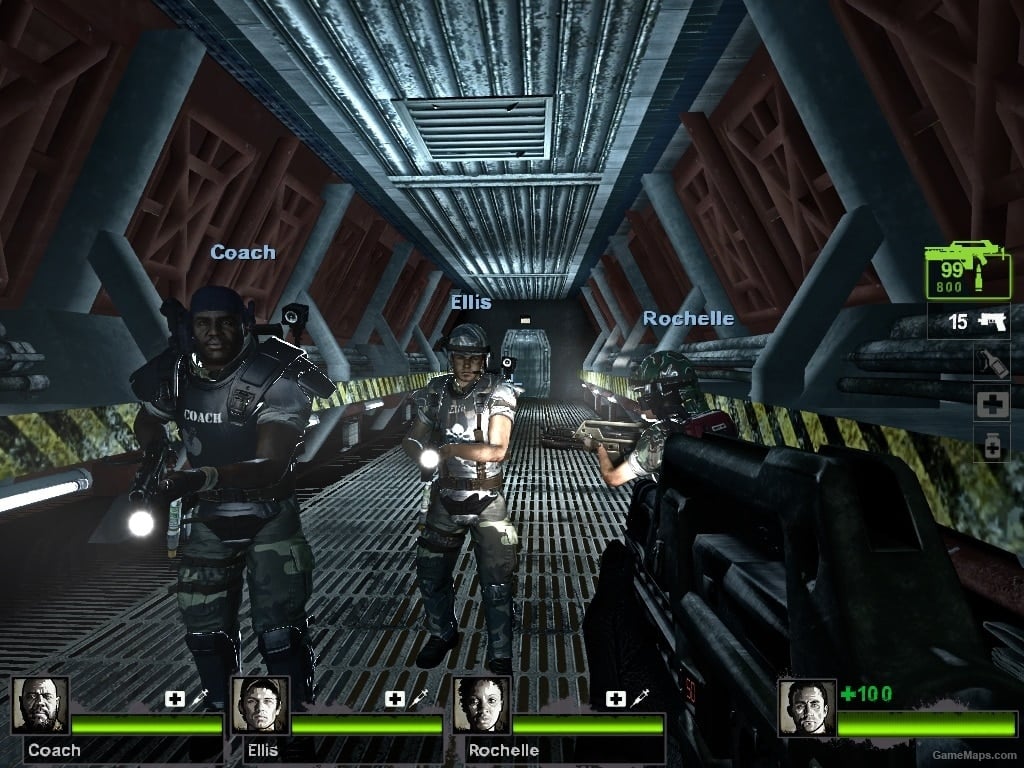Click Ellis's portrait in the team panel

(261, 706)
